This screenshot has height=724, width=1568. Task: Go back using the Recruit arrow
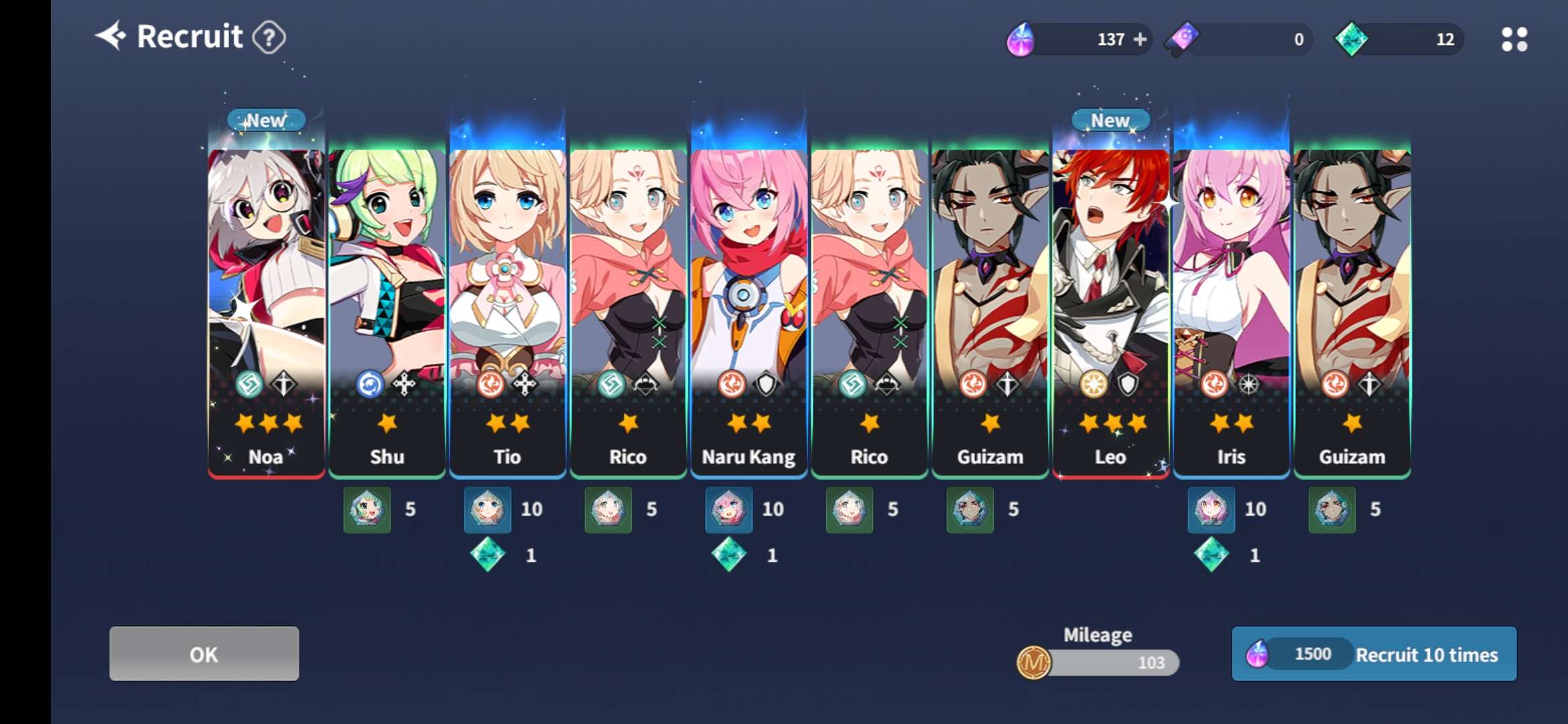[x=111, y=36]
